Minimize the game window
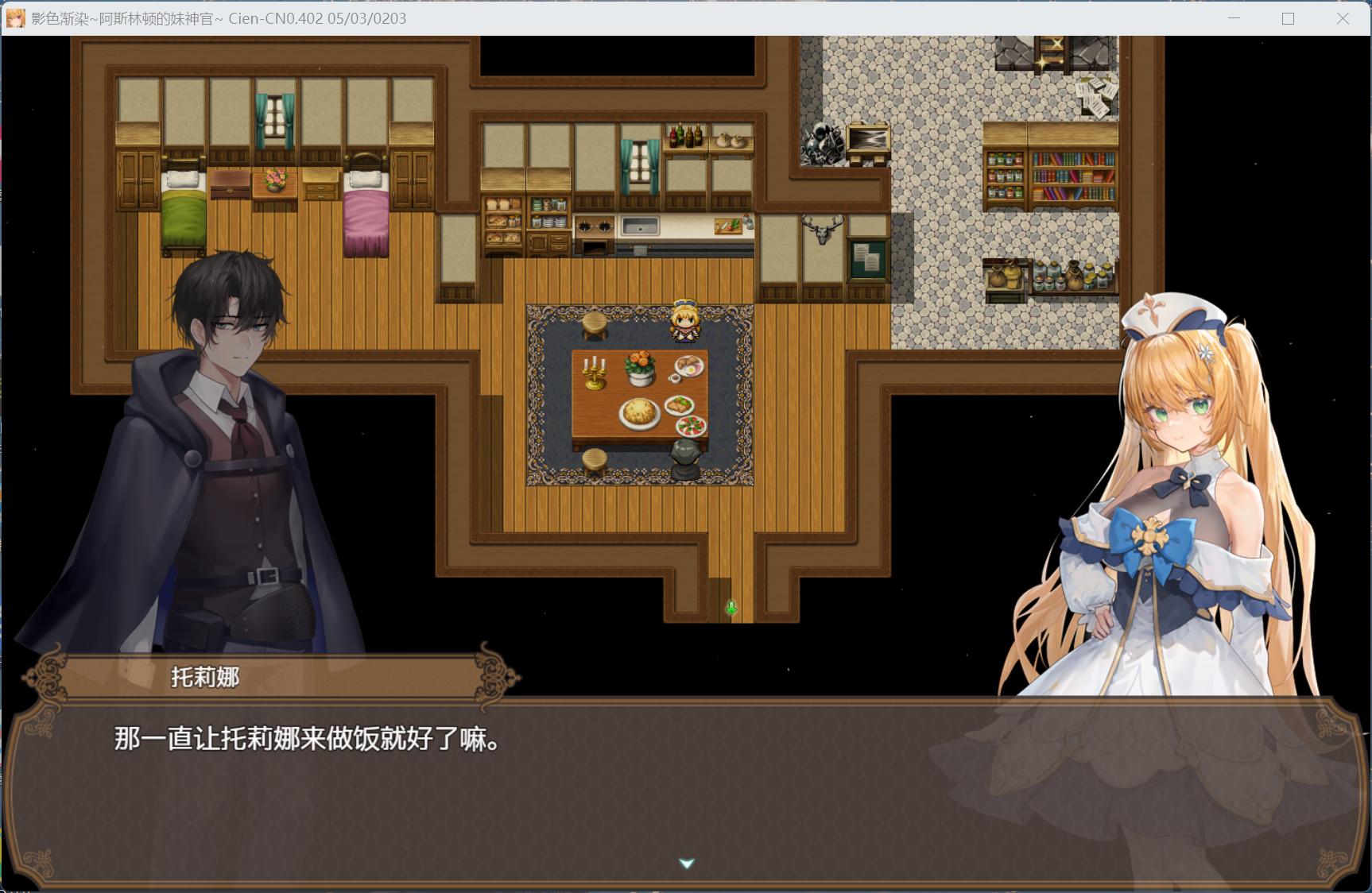The image size is (1372, 893). click(1233, 17)
